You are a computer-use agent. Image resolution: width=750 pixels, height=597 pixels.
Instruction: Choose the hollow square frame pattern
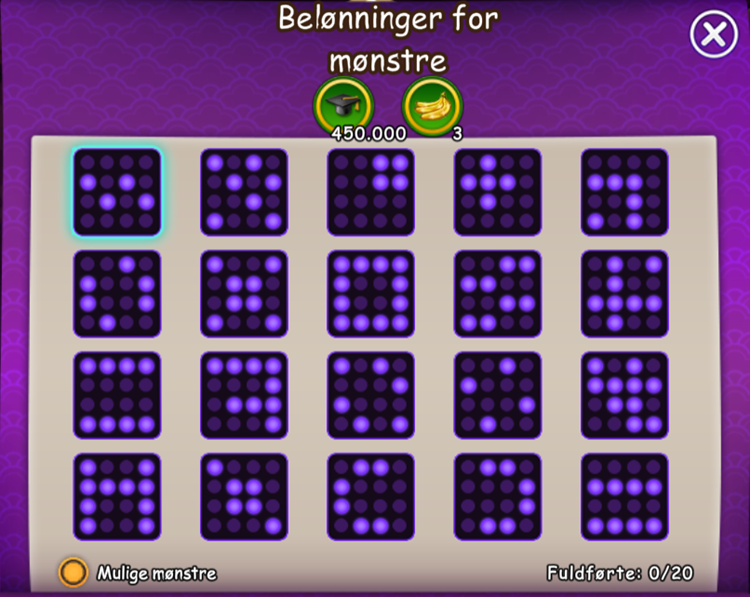371,293
